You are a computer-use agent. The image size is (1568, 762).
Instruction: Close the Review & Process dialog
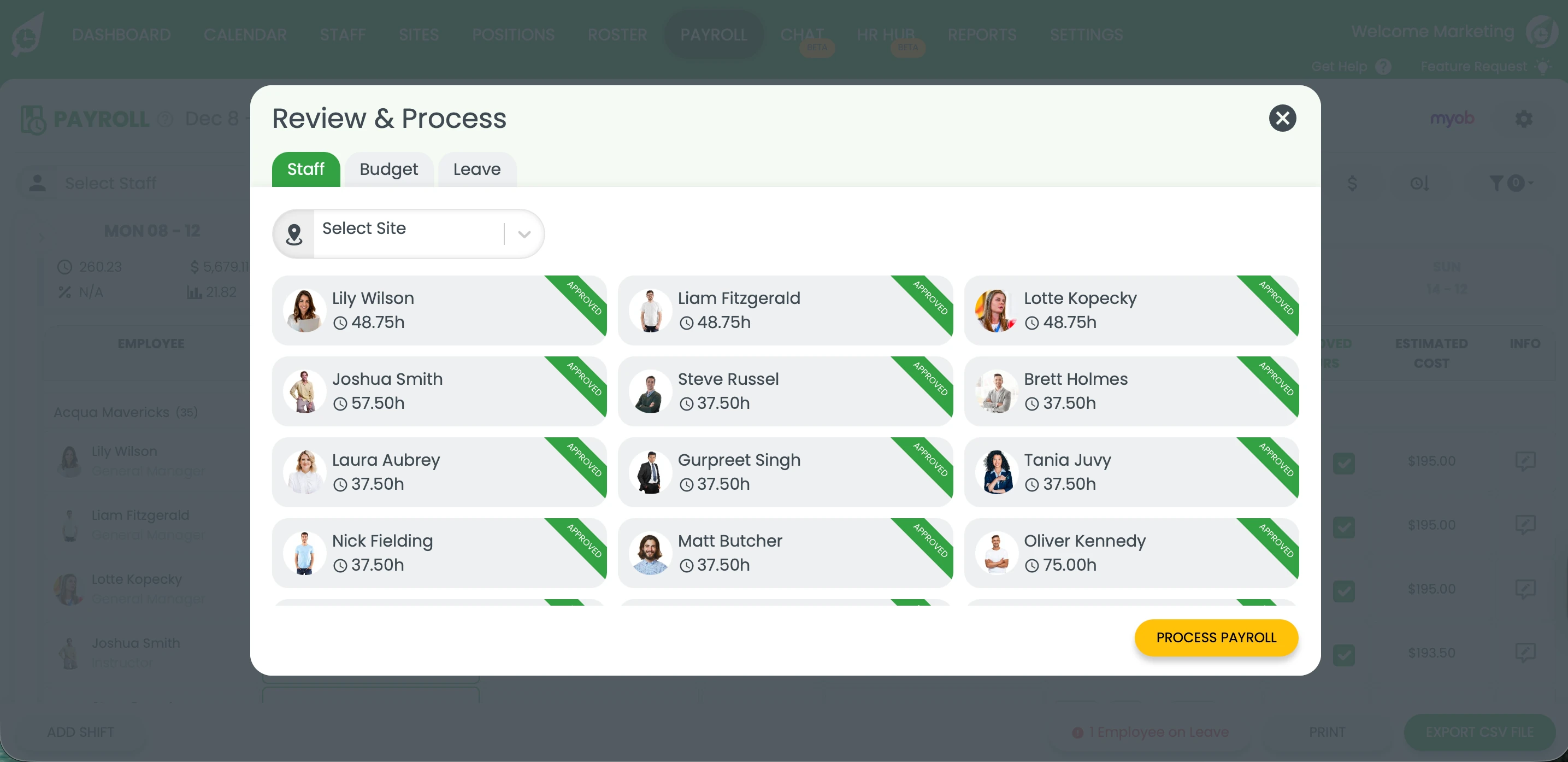point(1283,118)
